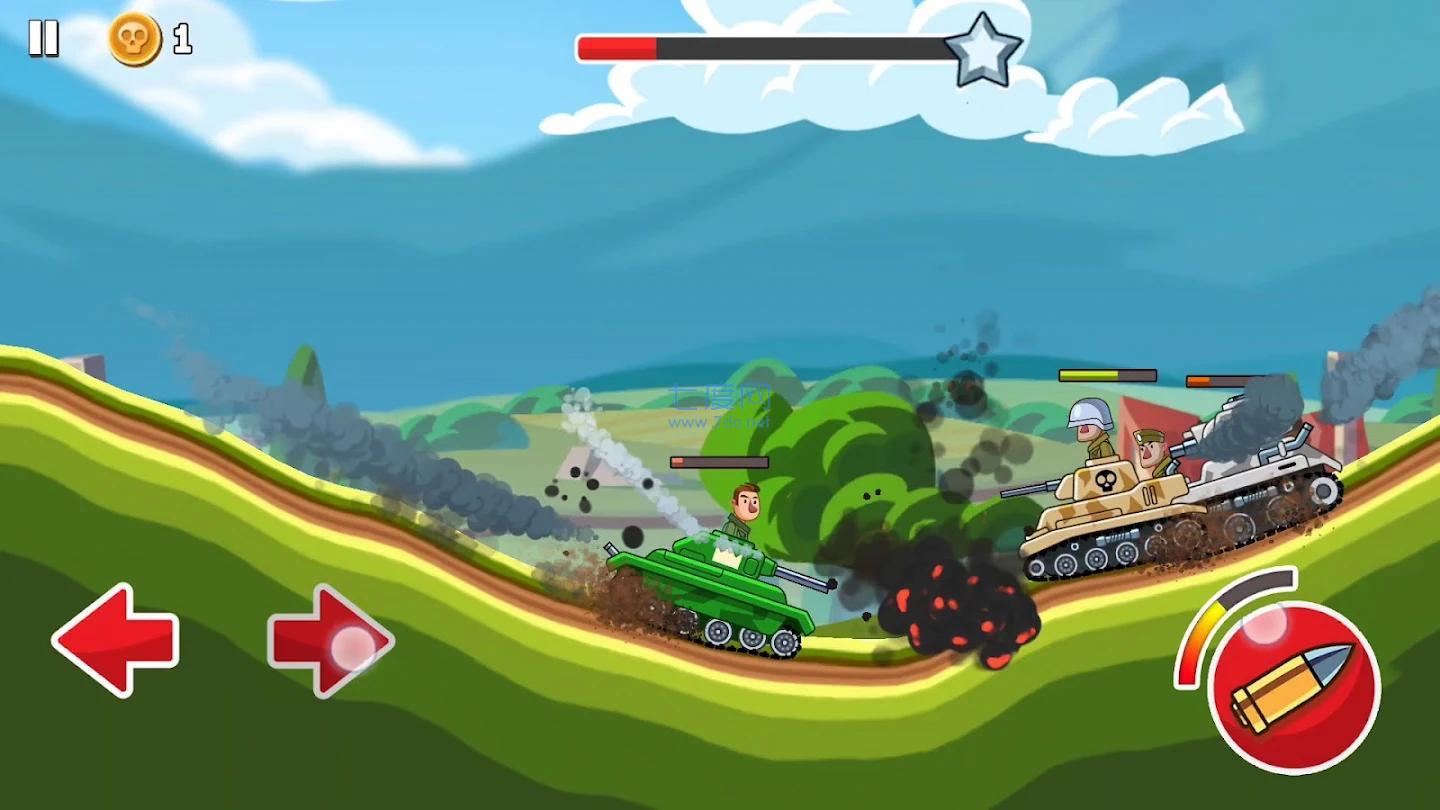1440x810 pixels.
Task: Click the desert tank's yellow health bar
Action: point(1110,375)
